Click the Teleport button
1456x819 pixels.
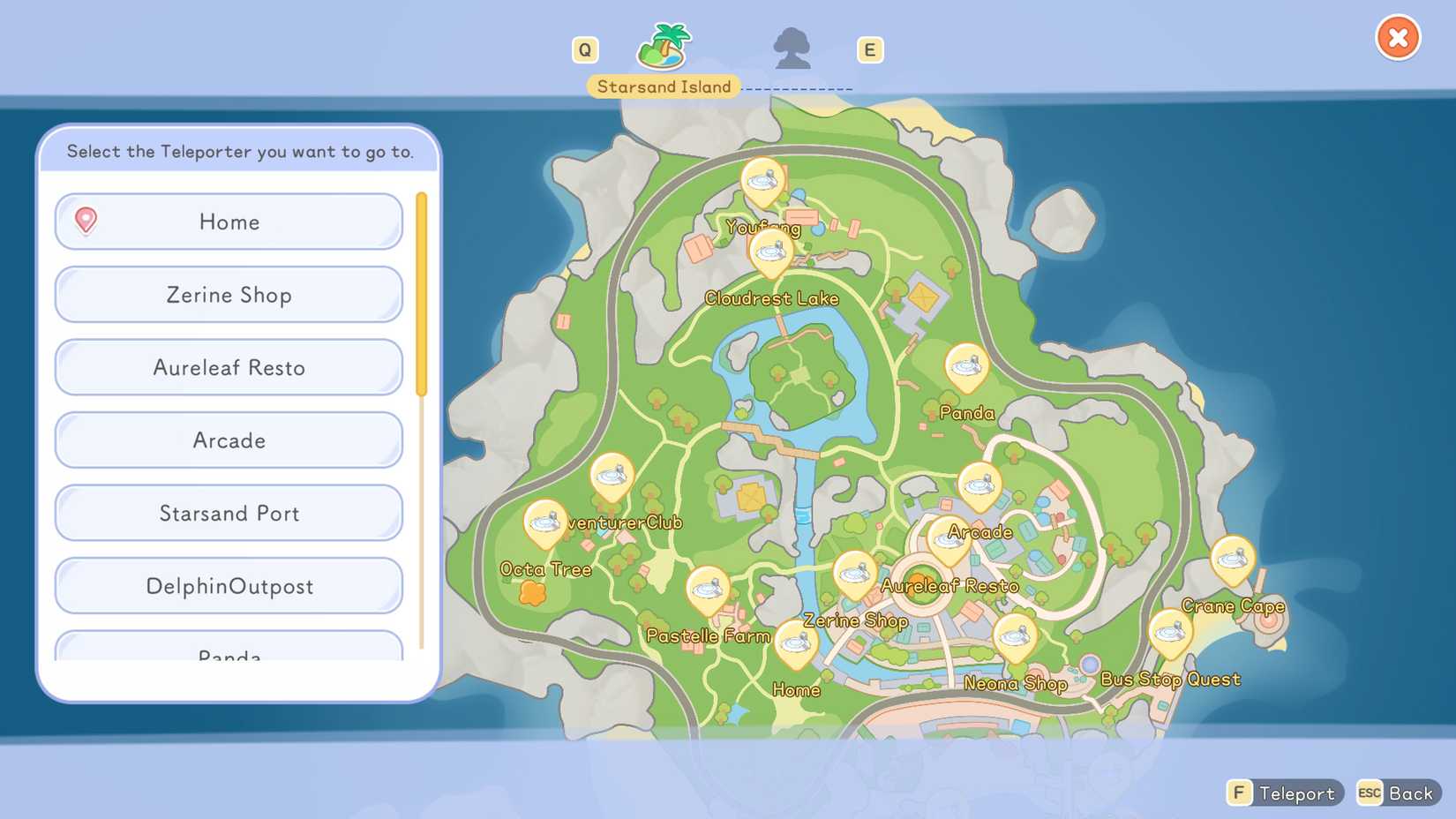point(1286,793)
